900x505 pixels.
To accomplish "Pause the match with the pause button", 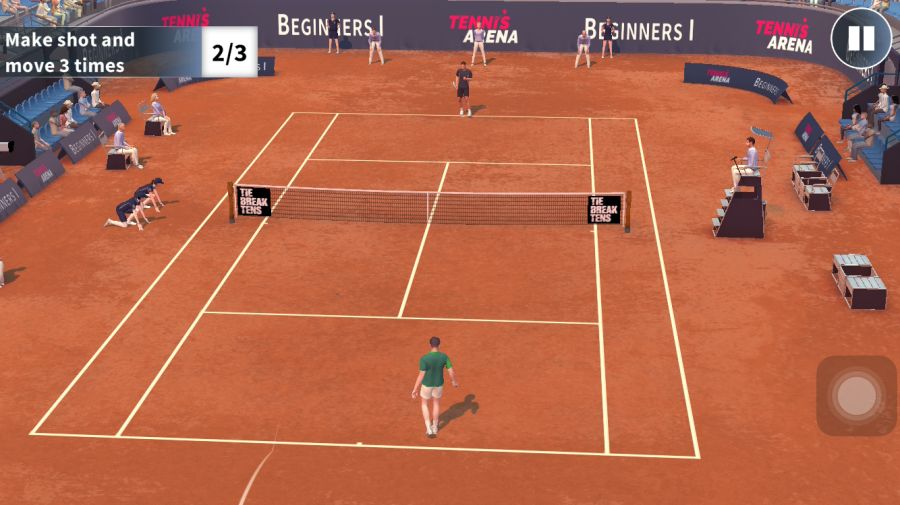I will (860, 39).
